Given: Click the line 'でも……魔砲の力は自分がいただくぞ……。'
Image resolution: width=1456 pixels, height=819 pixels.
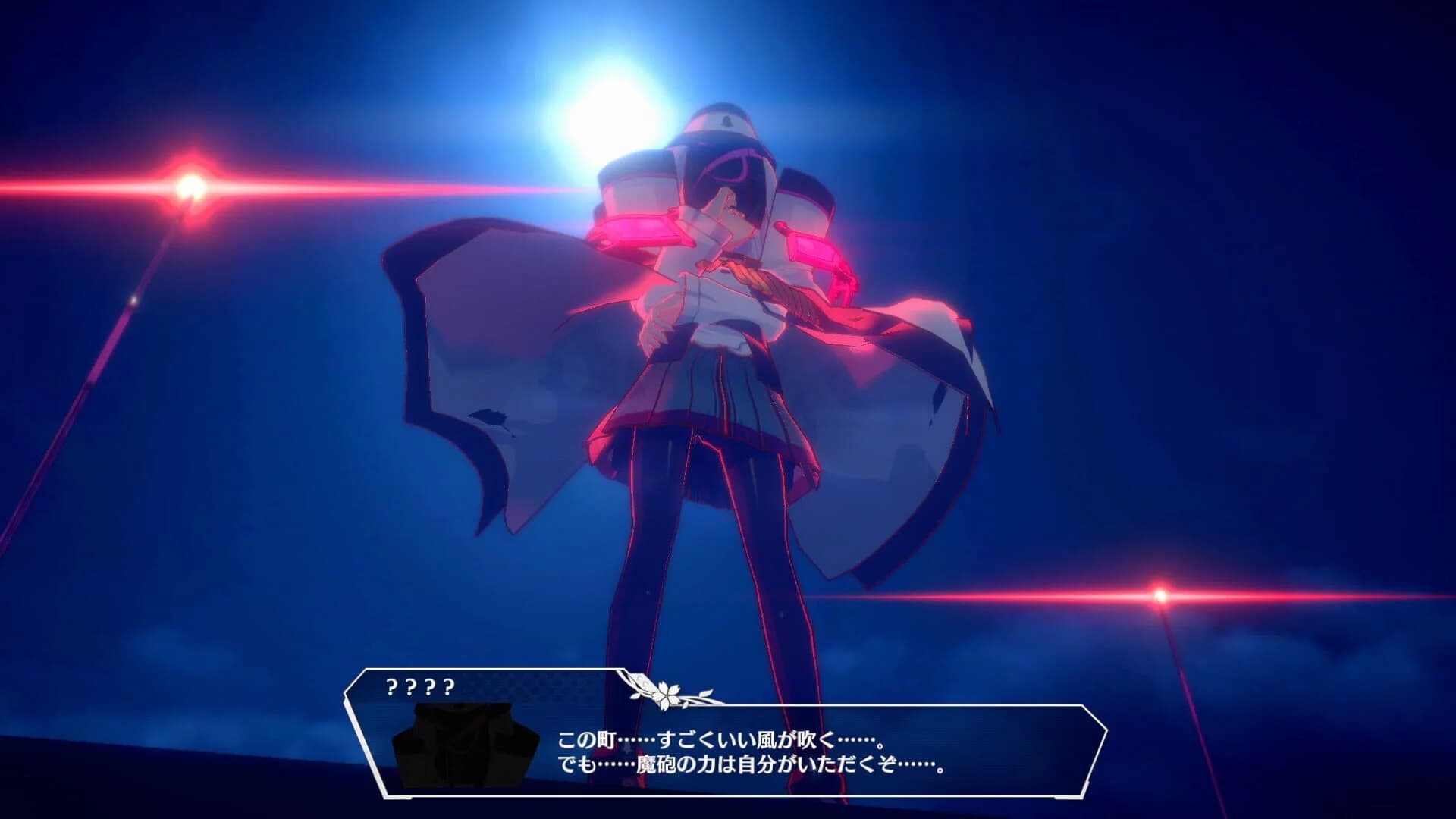Looking at the screenshot, I should [751, 766].
